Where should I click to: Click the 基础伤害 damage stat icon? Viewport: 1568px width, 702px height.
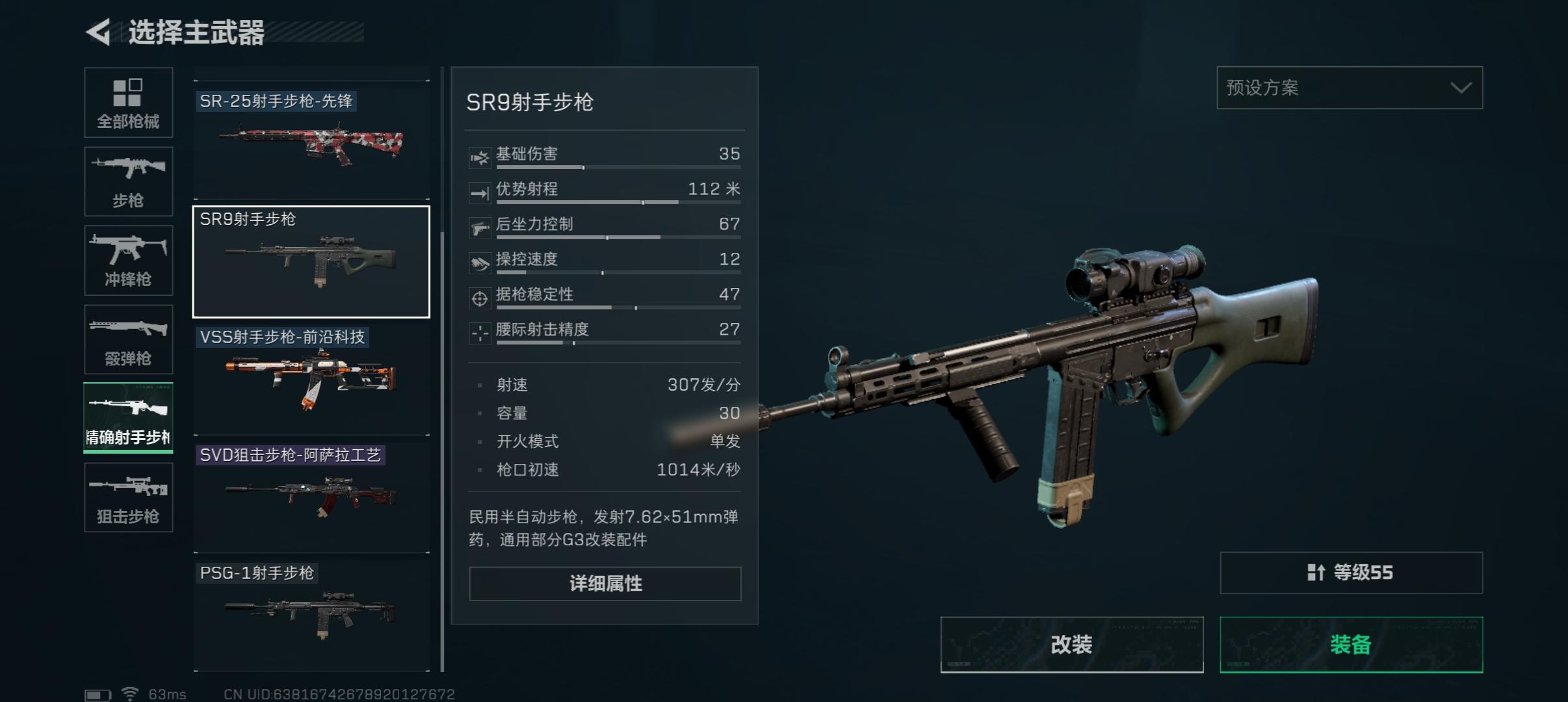[480, 155]
